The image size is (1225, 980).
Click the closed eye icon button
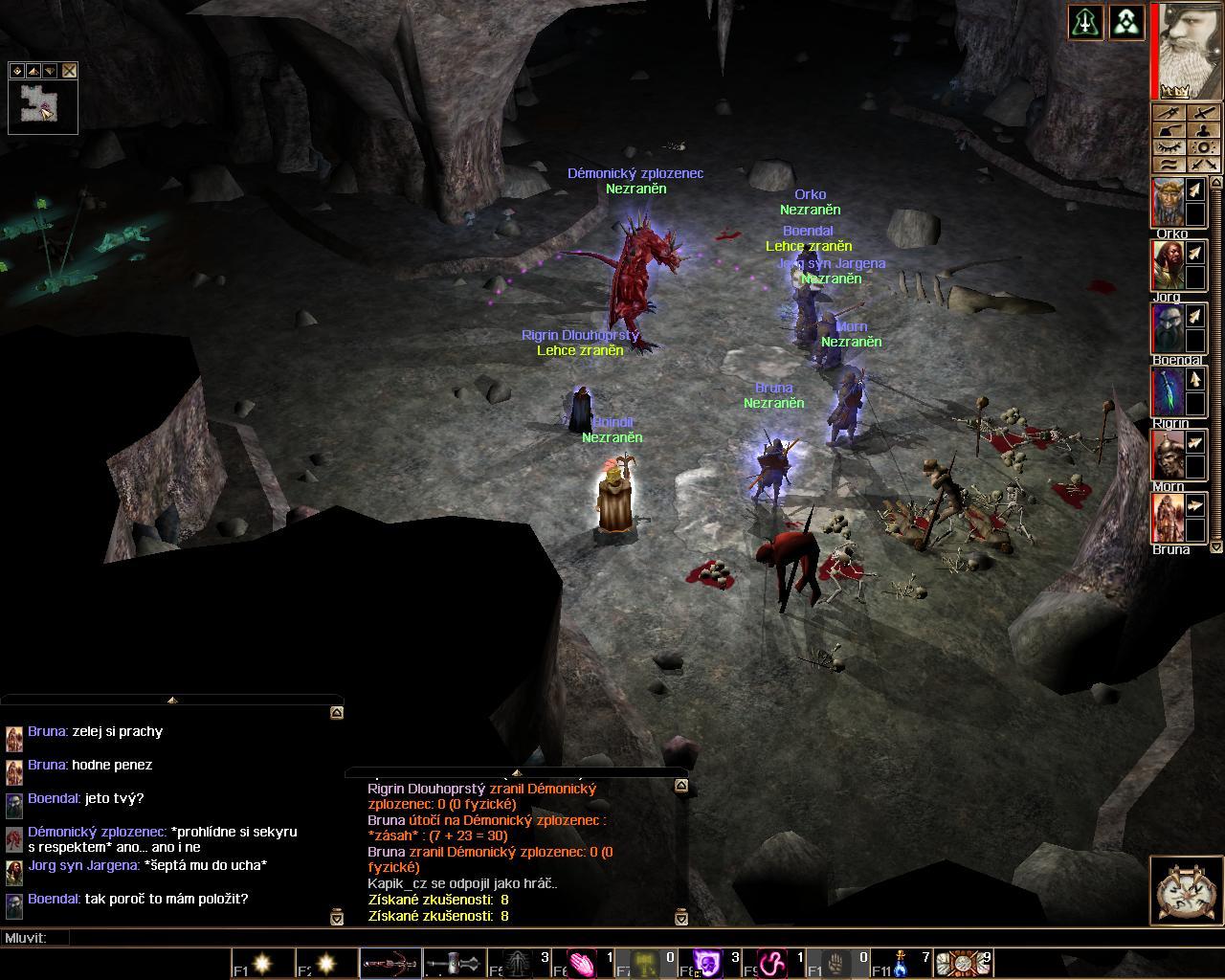[x=1169, y=147]
